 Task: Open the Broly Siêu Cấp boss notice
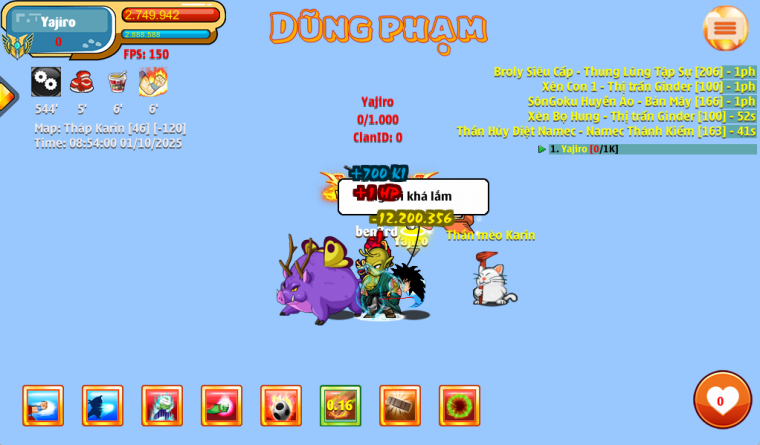624,72
